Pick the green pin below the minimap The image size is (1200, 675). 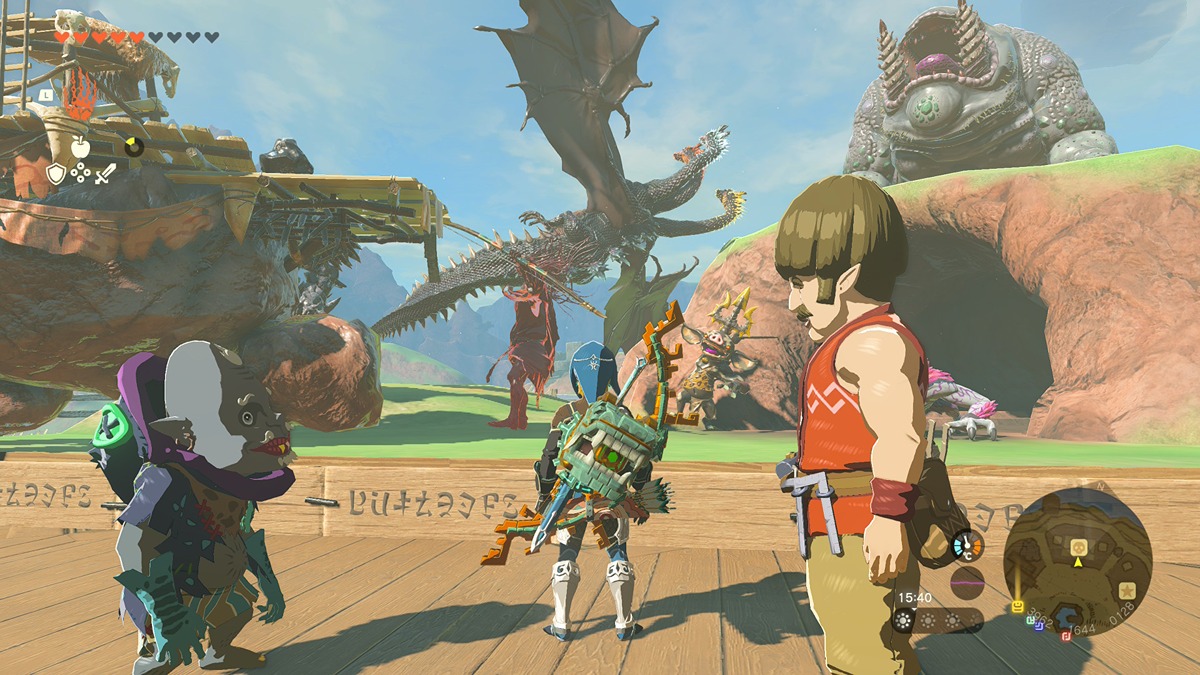coord(1030,619)
